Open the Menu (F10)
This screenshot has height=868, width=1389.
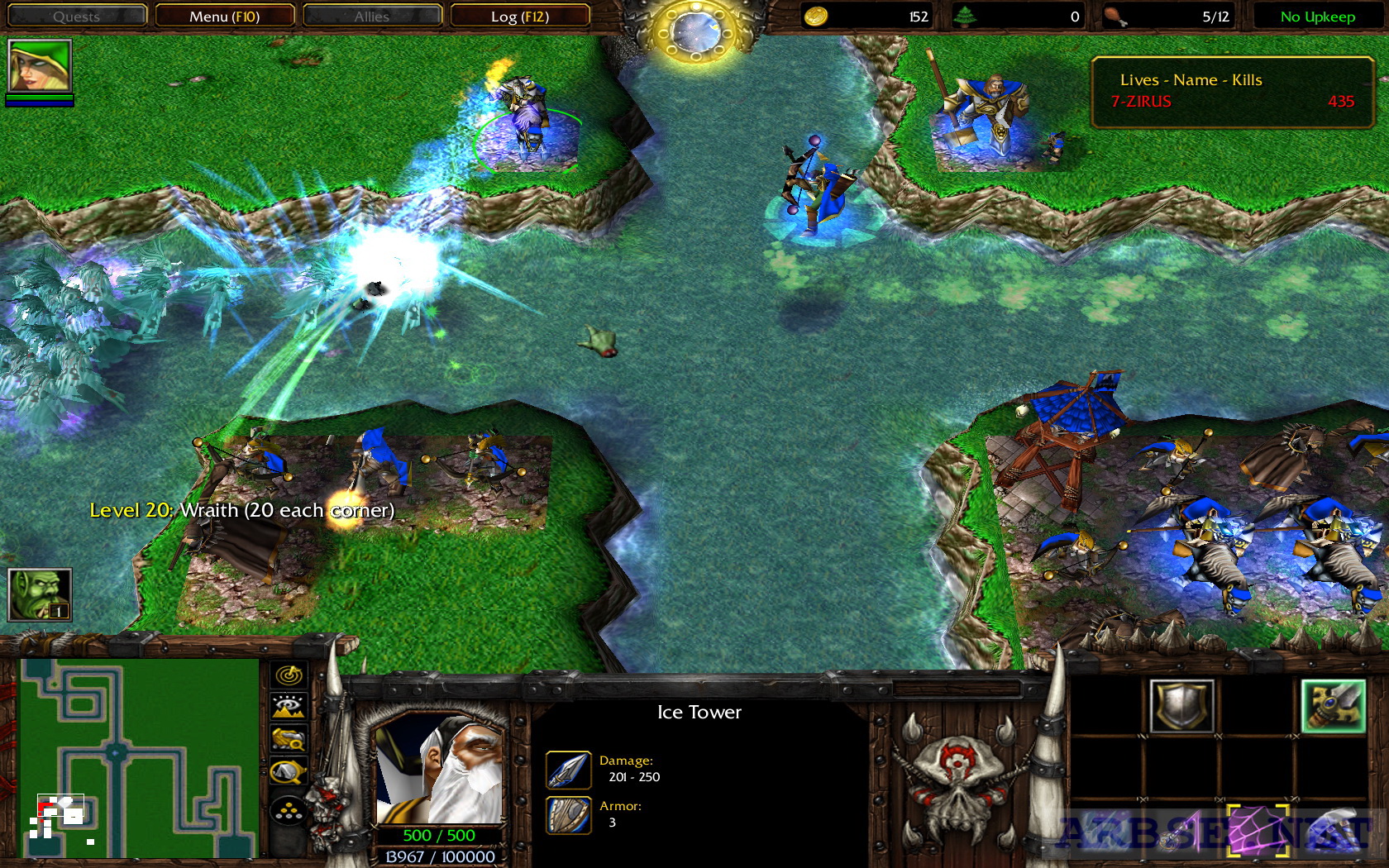[225, 16]
